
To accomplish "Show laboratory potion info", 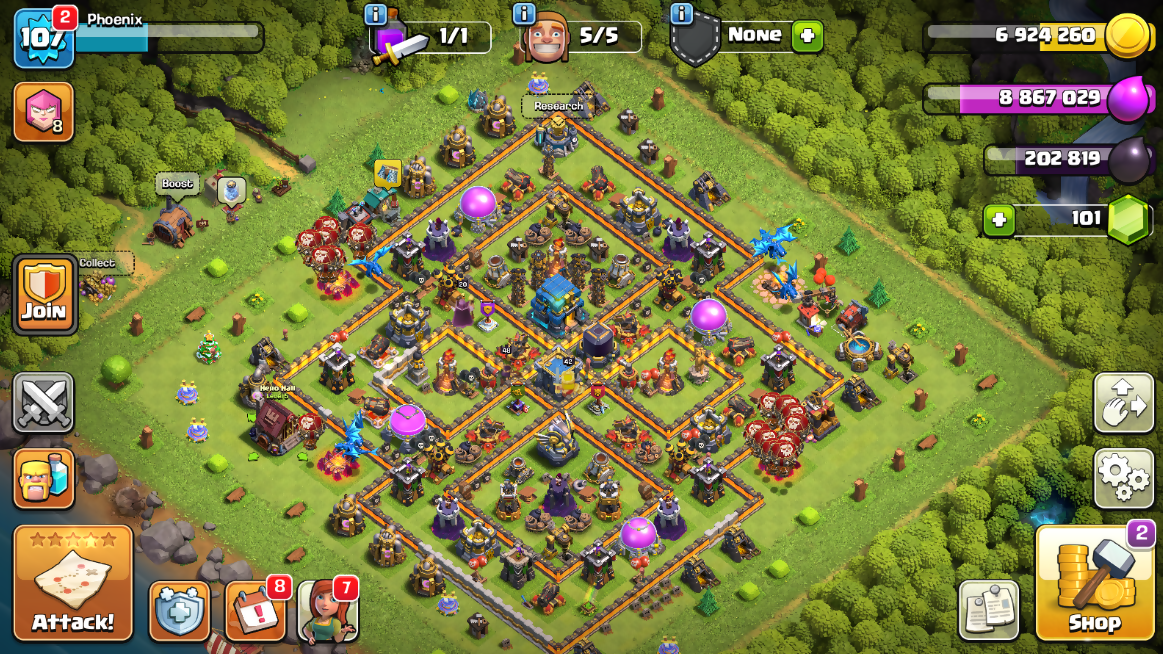I will coord(376,14).
